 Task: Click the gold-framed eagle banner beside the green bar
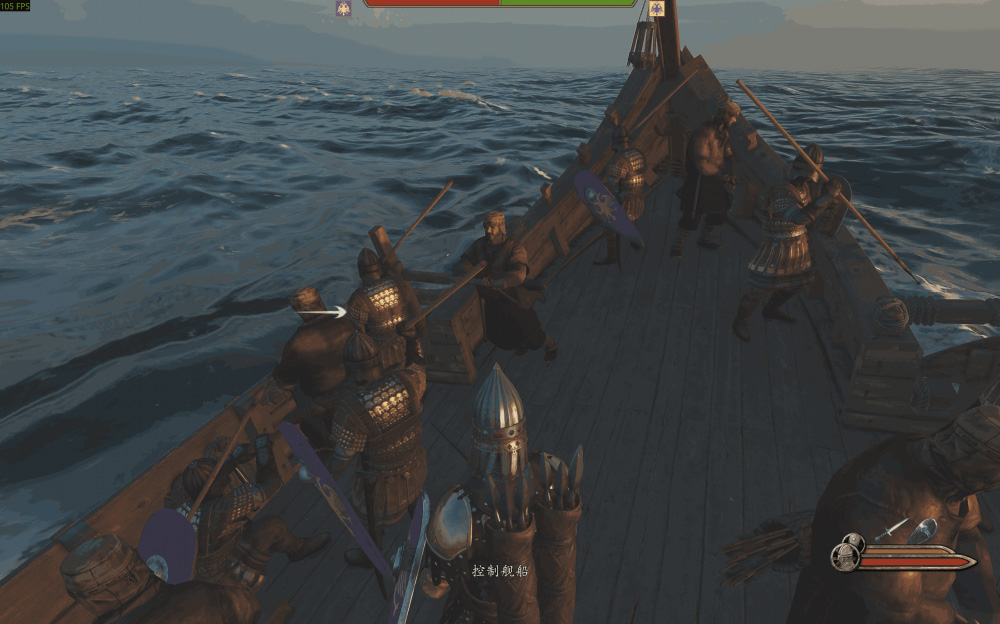(656, 8)
